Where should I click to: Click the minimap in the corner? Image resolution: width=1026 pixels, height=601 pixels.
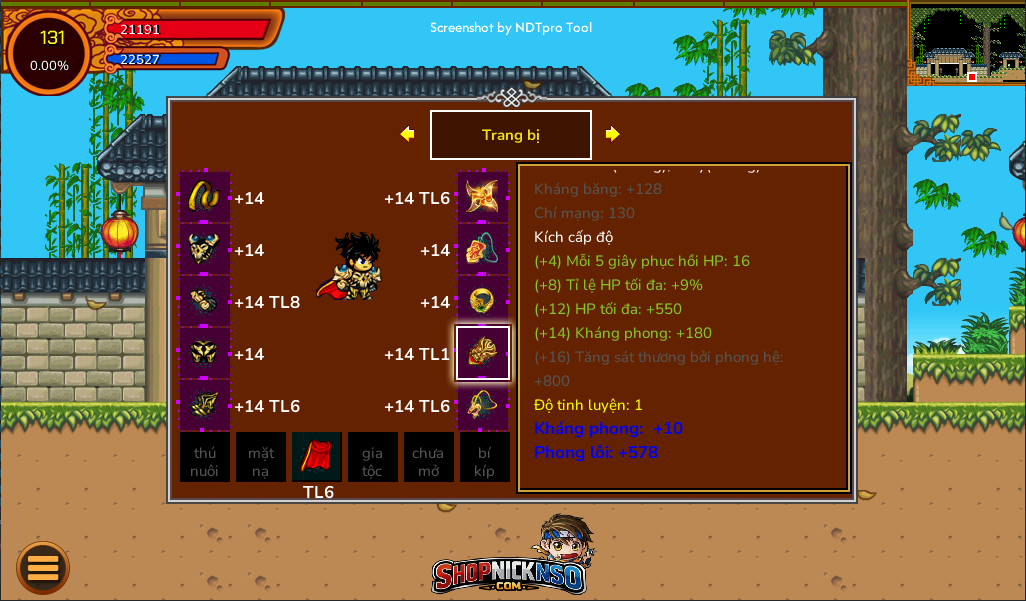966,44
